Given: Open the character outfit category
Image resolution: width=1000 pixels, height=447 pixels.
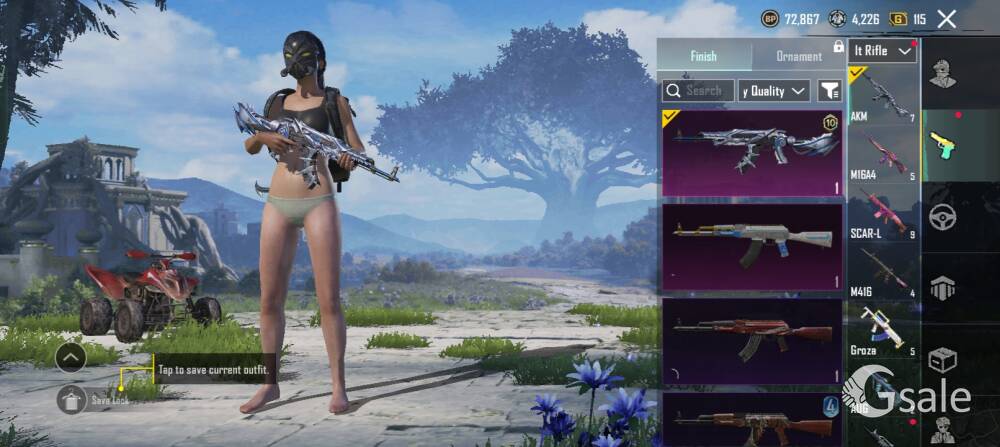Looking at the screenshot, I should 942,73.
